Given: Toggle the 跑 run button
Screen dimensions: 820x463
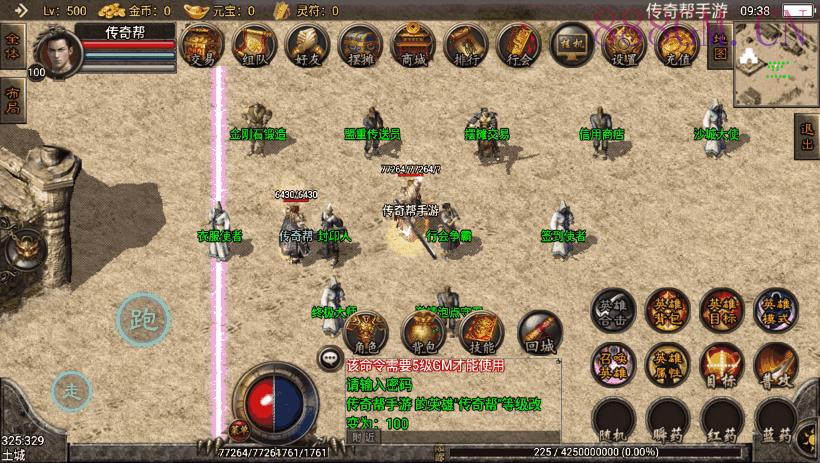Looking at the screenshot, I should 143,320.
